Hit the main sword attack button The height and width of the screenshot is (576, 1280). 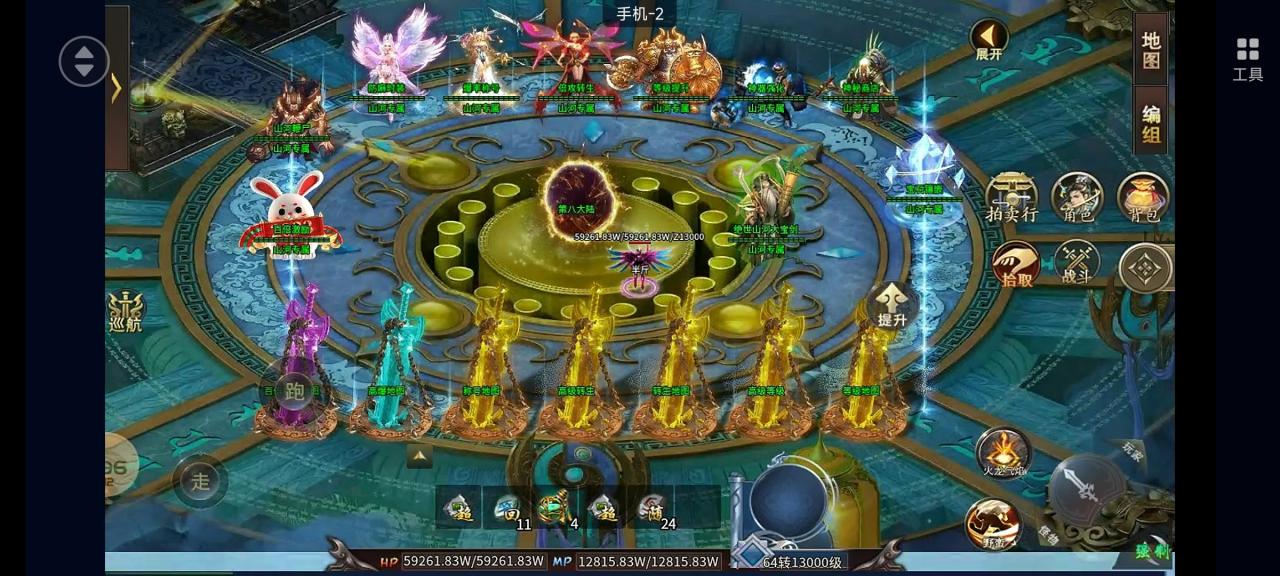[1087, 490]
